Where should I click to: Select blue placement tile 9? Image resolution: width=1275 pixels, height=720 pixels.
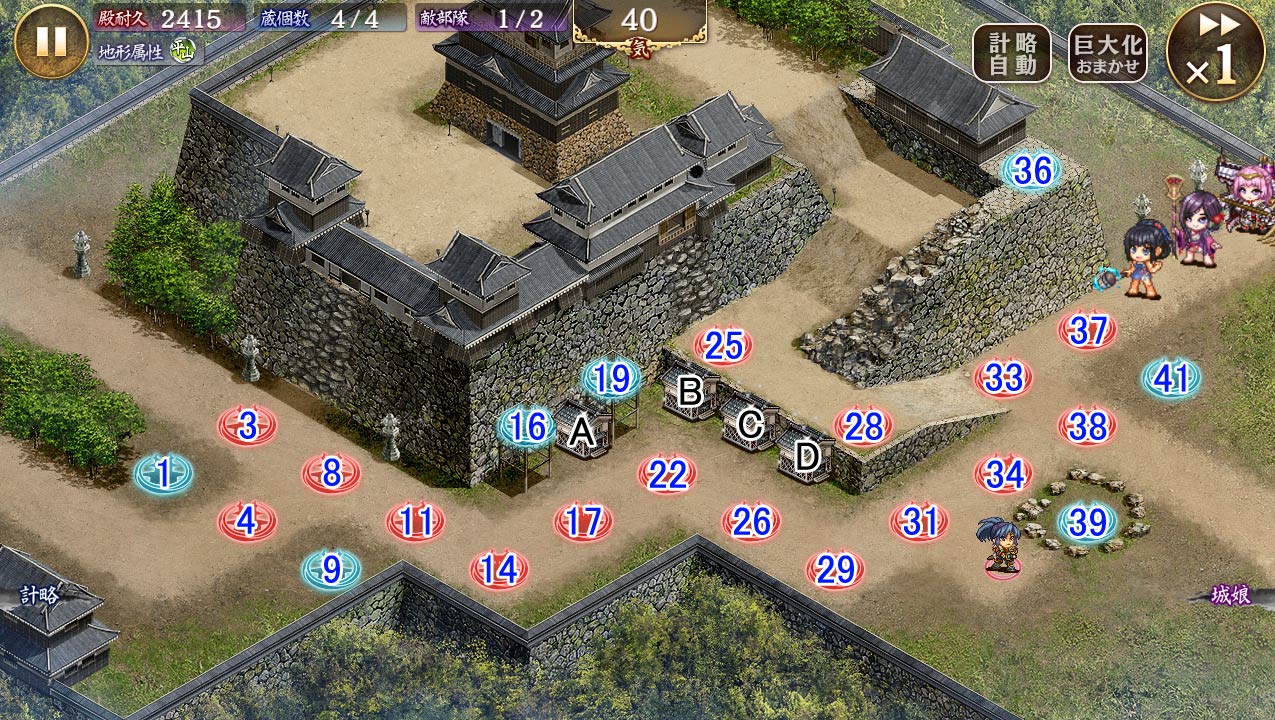pyautogui.click(x=331, y=570)
